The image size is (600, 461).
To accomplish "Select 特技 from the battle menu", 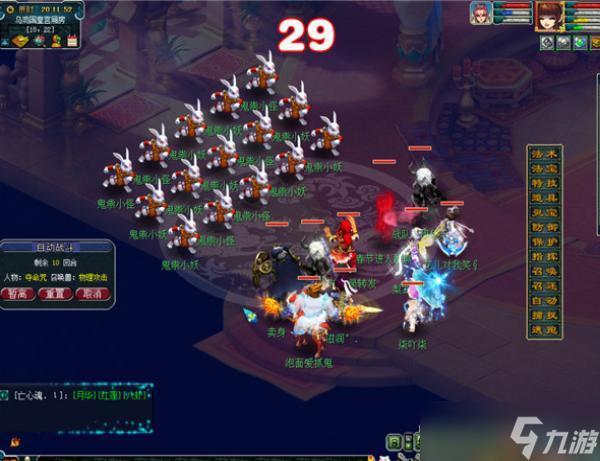I will coord(546,184).
